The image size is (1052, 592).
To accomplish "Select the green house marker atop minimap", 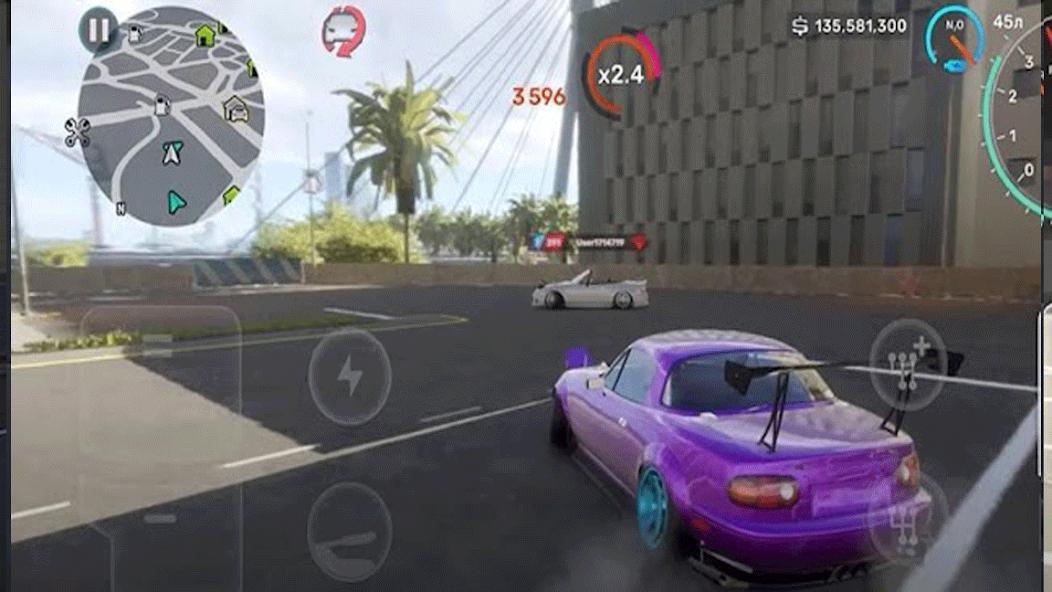I will pyautogui.click(x=205, y=37).
